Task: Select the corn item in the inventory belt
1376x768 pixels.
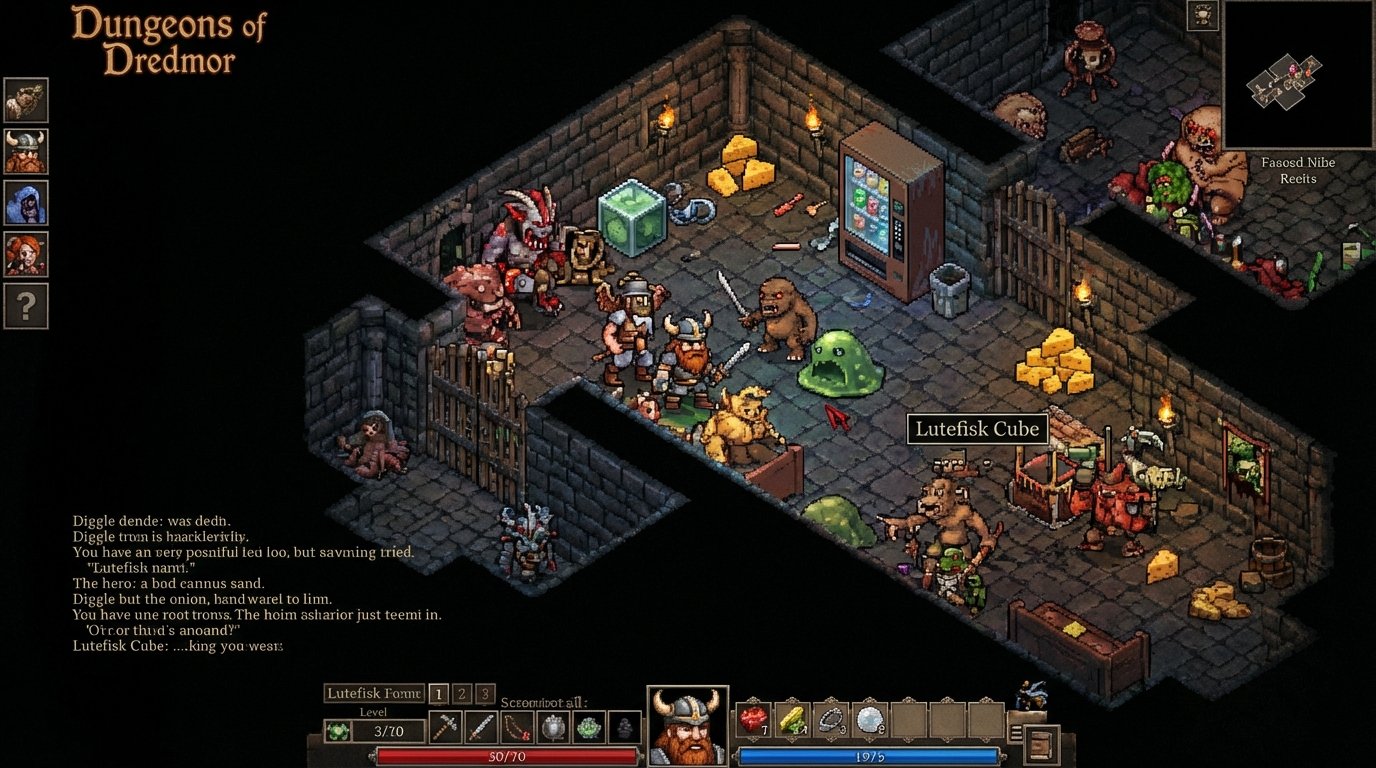Action: tap(792, 718)
